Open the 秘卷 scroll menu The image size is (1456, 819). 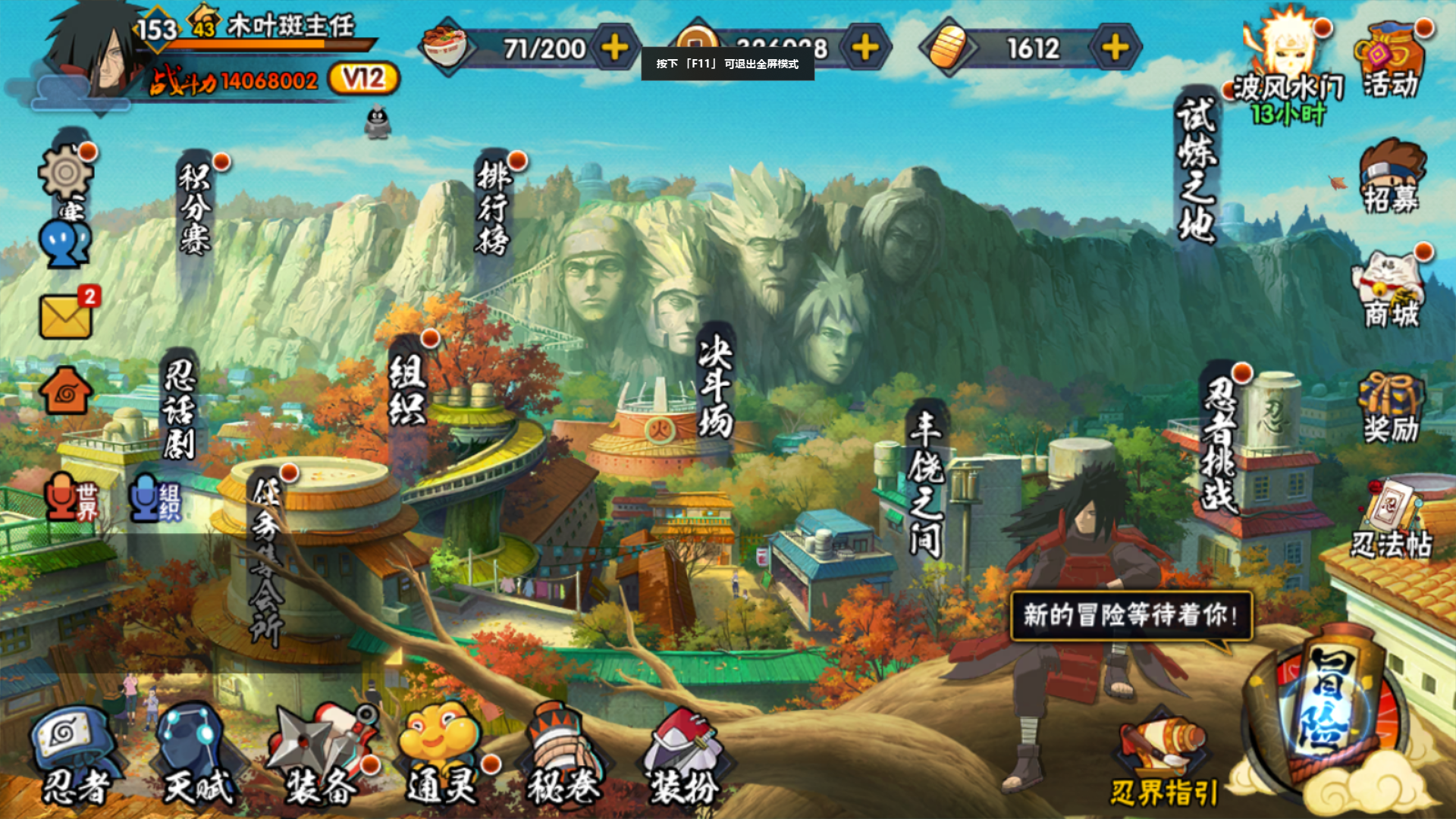click(x=563, y=755)
